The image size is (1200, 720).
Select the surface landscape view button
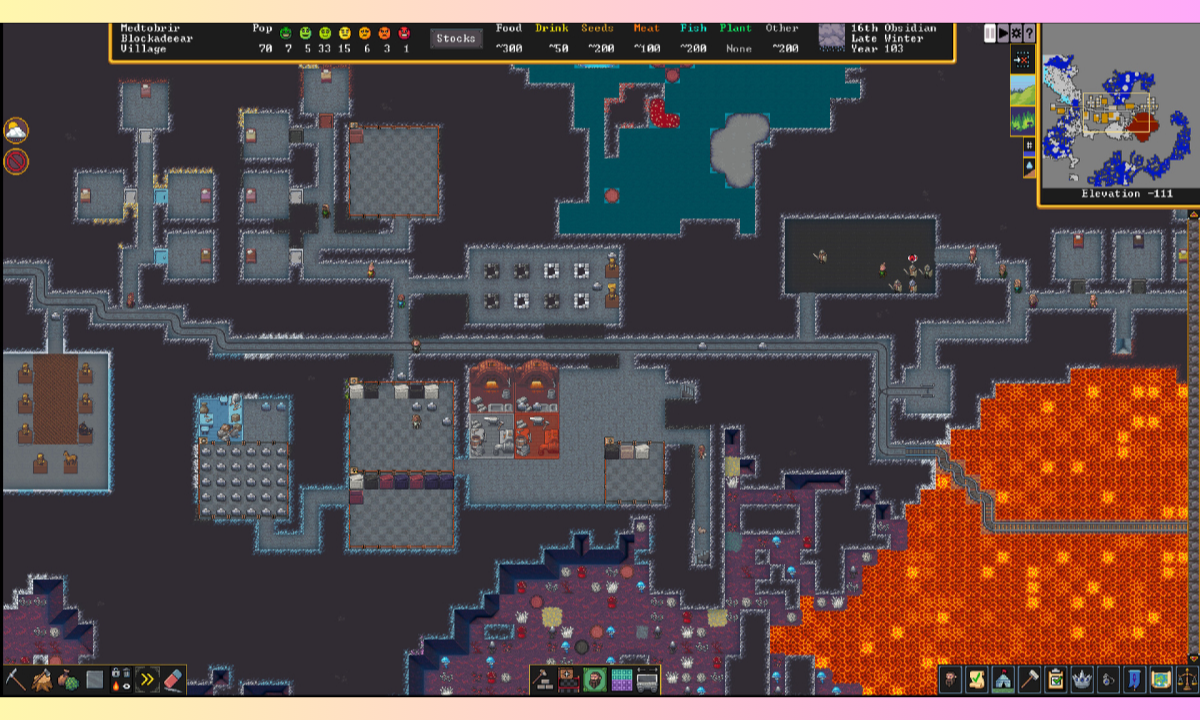1023,93
